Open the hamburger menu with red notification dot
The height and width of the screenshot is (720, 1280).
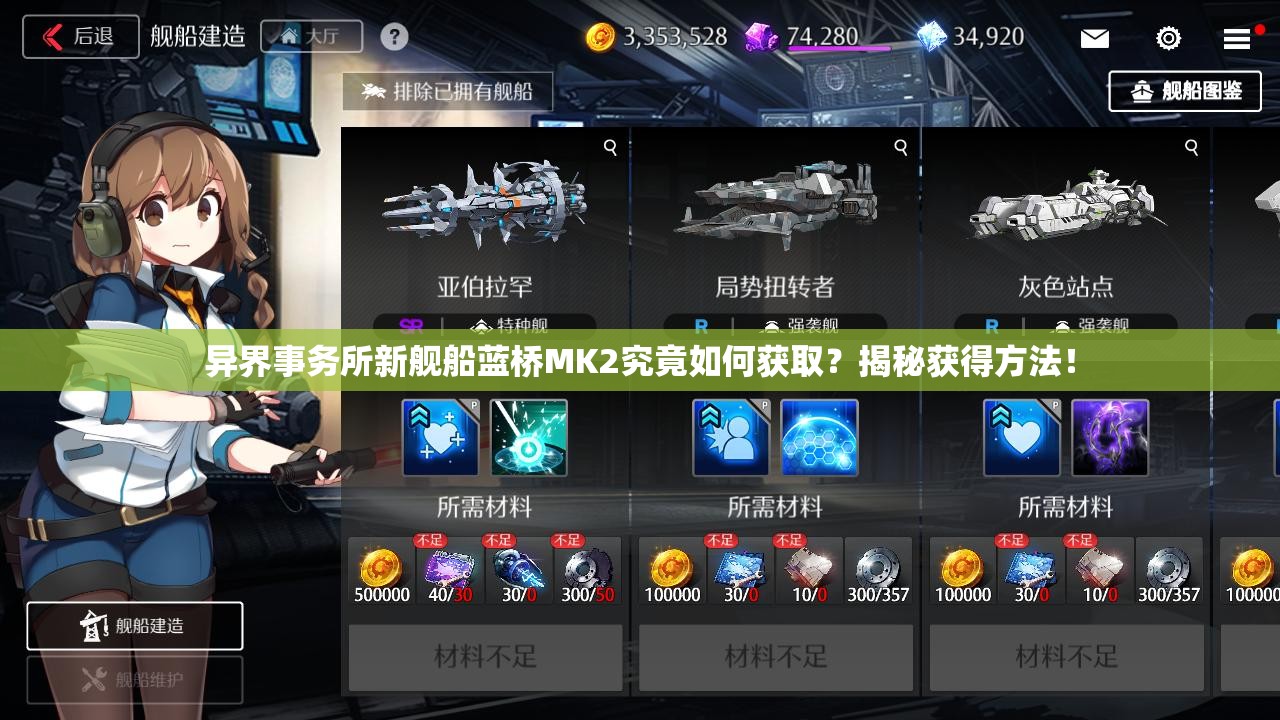1236,38
